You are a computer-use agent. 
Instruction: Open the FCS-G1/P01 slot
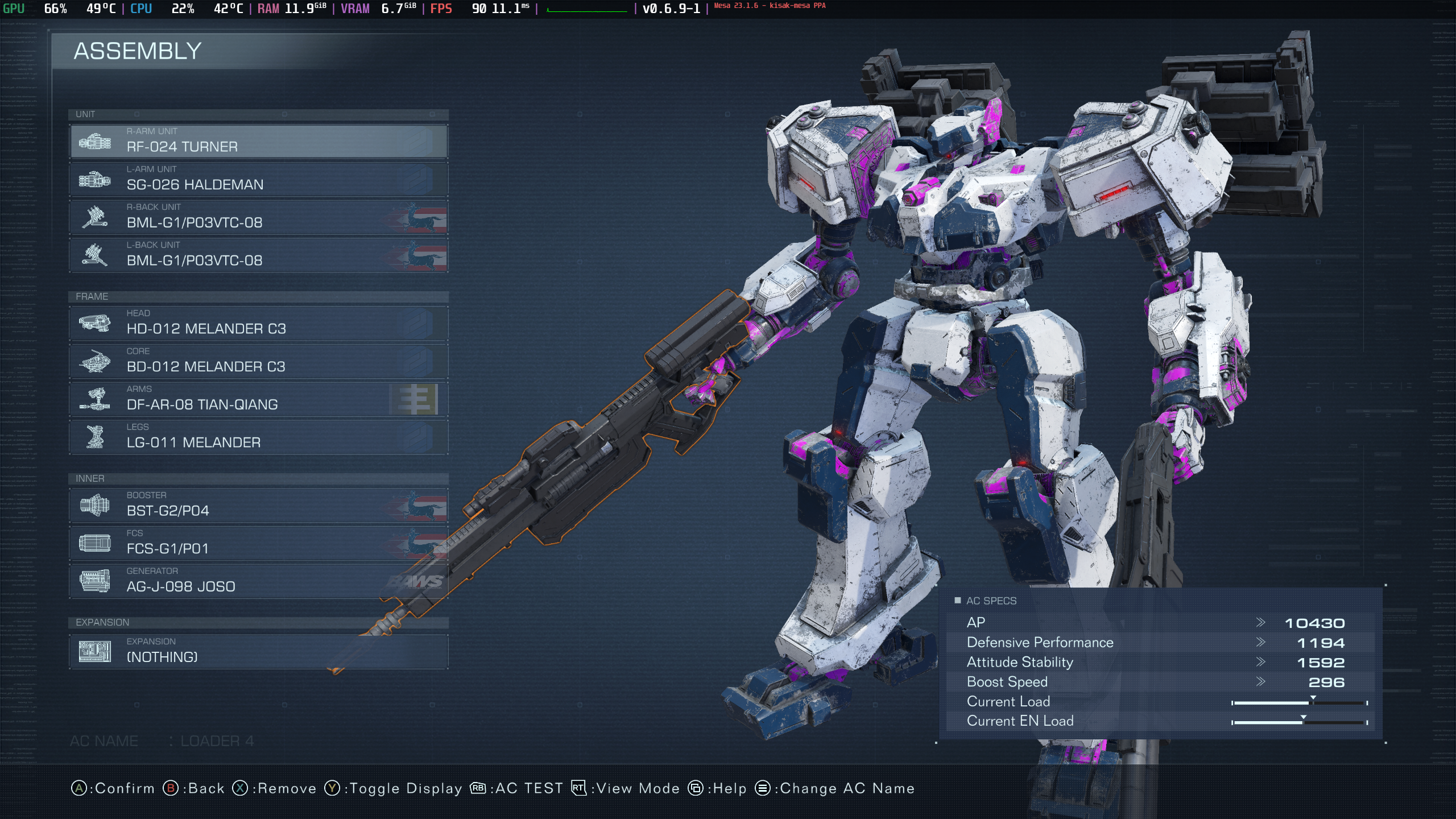click(x=259, y=543)
